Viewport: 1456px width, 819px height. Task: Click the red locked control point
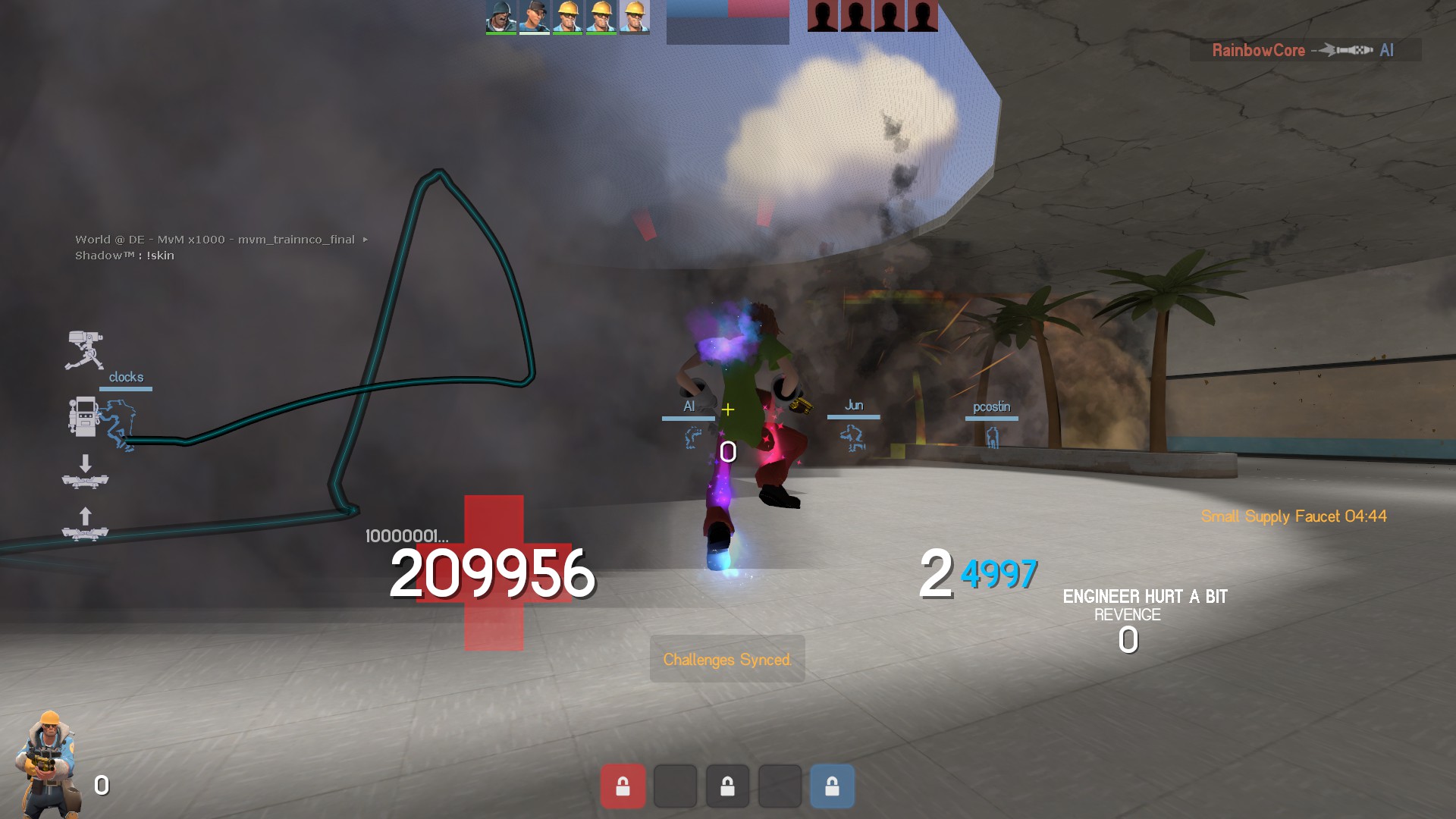tap(623, 786)
